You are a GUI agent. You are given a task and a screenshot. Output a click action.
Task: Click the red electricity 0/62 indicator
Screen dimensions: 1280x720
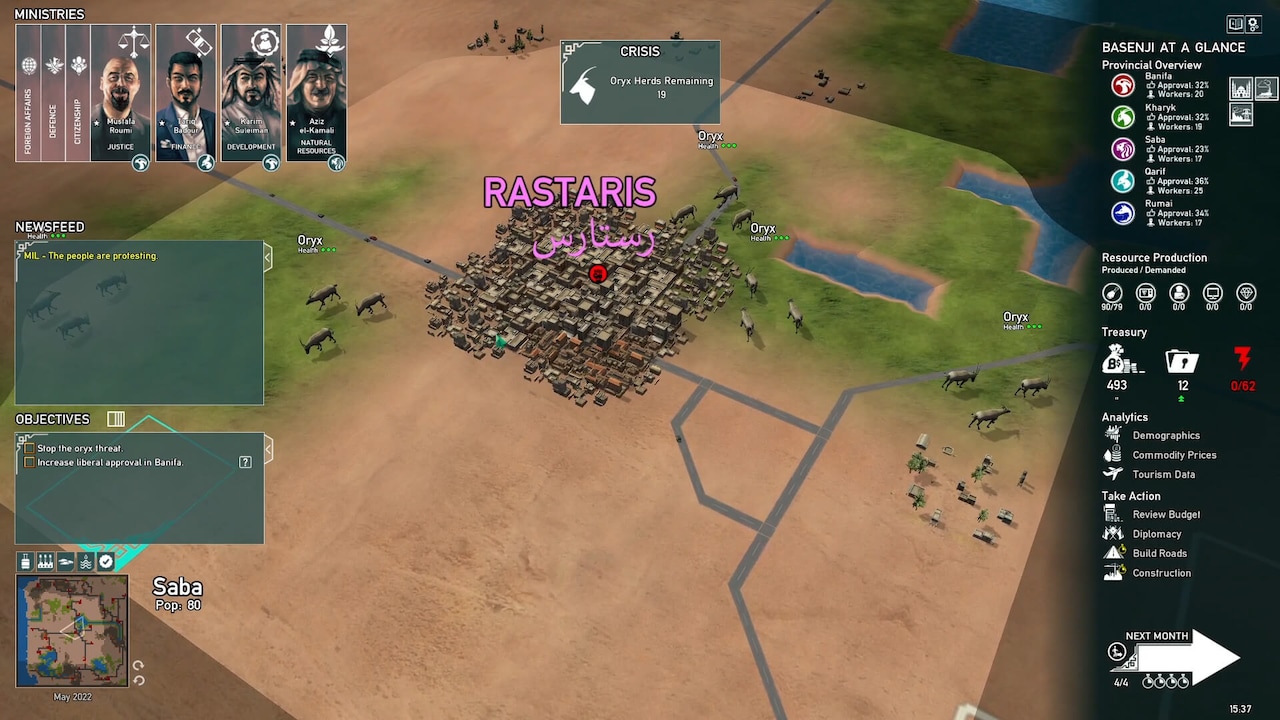click(1244, 370)
